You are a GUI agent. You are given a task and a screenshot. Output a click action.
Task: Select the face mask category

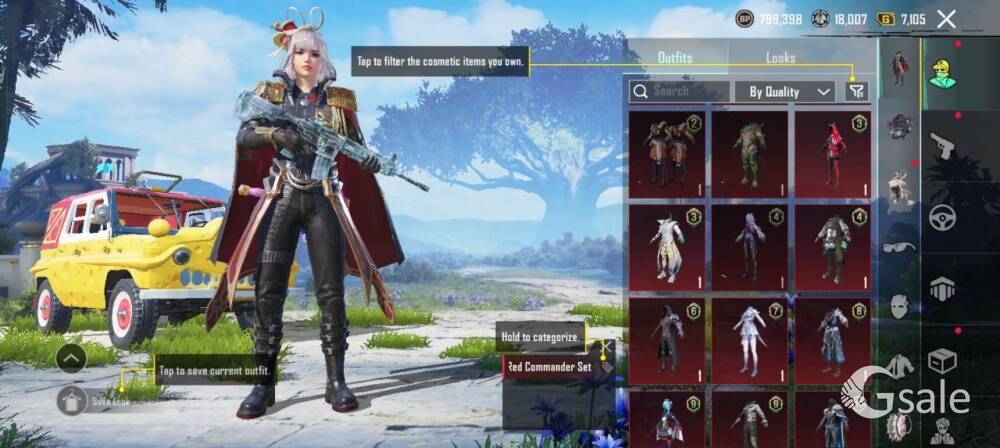[x=900, y=307]
